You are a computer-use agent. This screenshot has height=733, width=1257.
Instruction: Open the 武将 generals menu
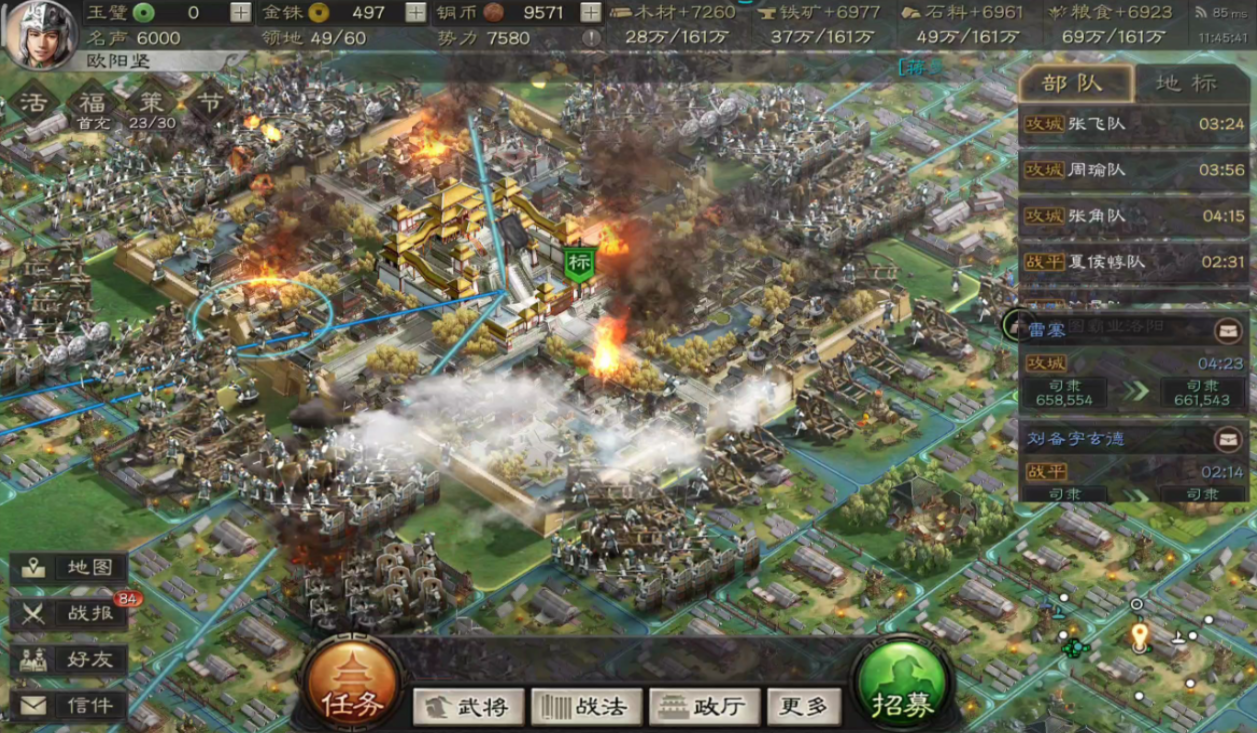(x=467, y=707)
